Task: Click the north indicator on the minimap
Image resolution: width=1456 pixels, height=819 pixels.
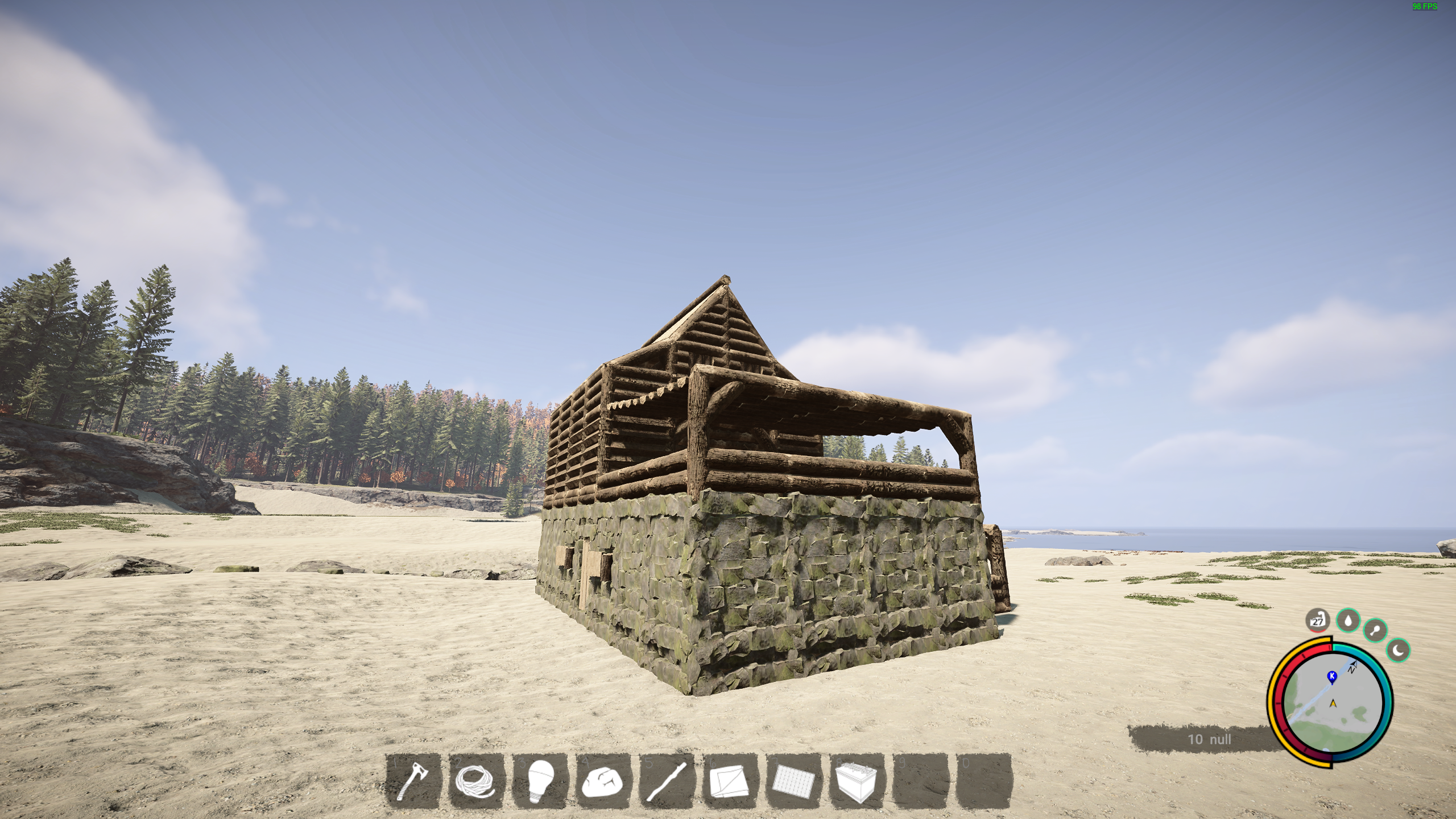Action: [x=1352, y=666]
